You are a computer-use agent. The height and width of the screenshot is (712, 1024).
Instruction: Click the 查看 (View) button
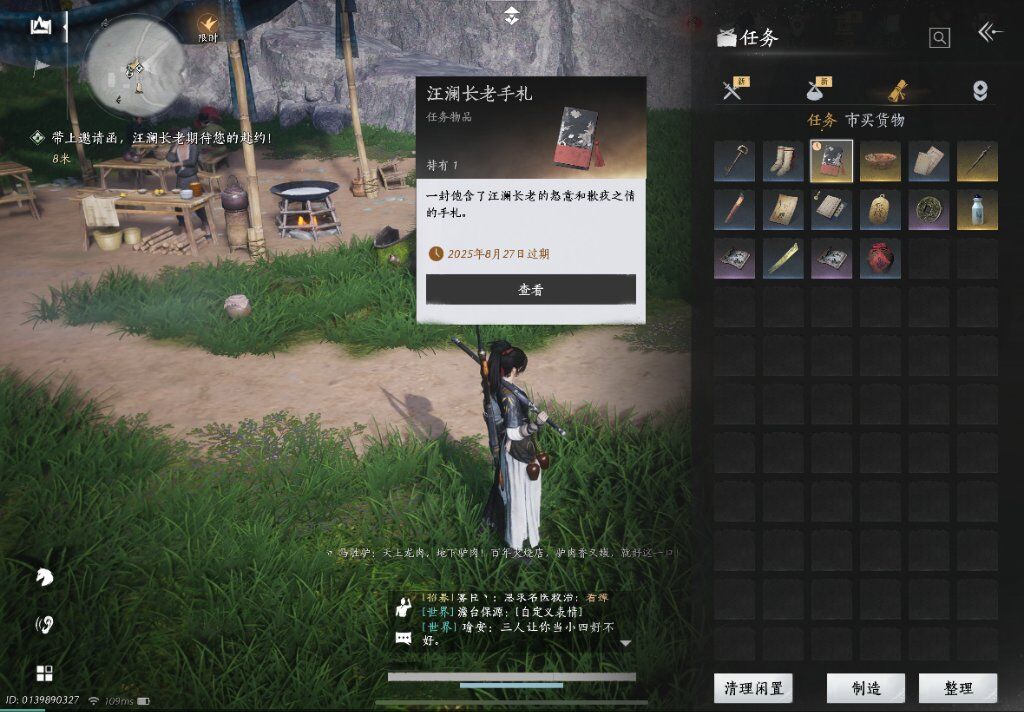530,289
